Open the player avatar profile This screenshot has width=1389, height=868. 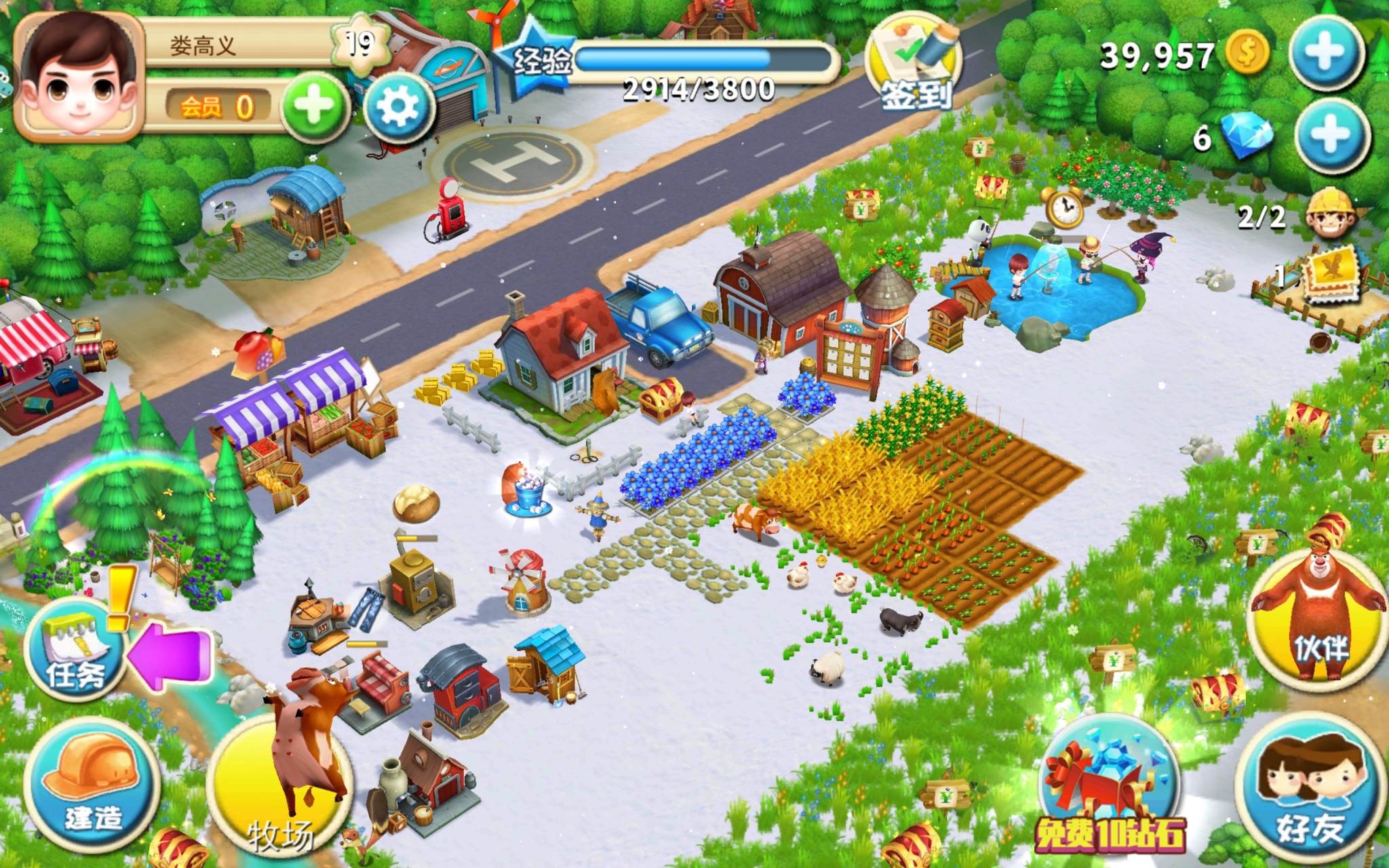click(79, 78)
